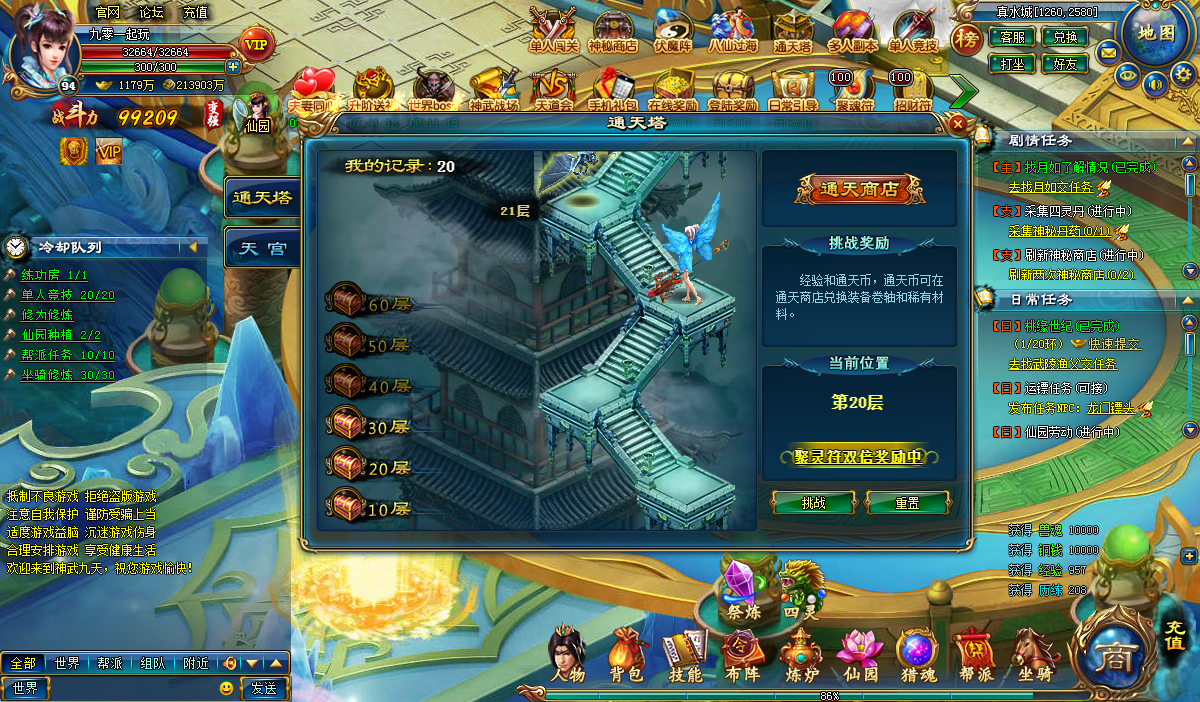Switch to the 天宫 tab
The height and width of the screenshot is (702, 1200).
(262, 249)
